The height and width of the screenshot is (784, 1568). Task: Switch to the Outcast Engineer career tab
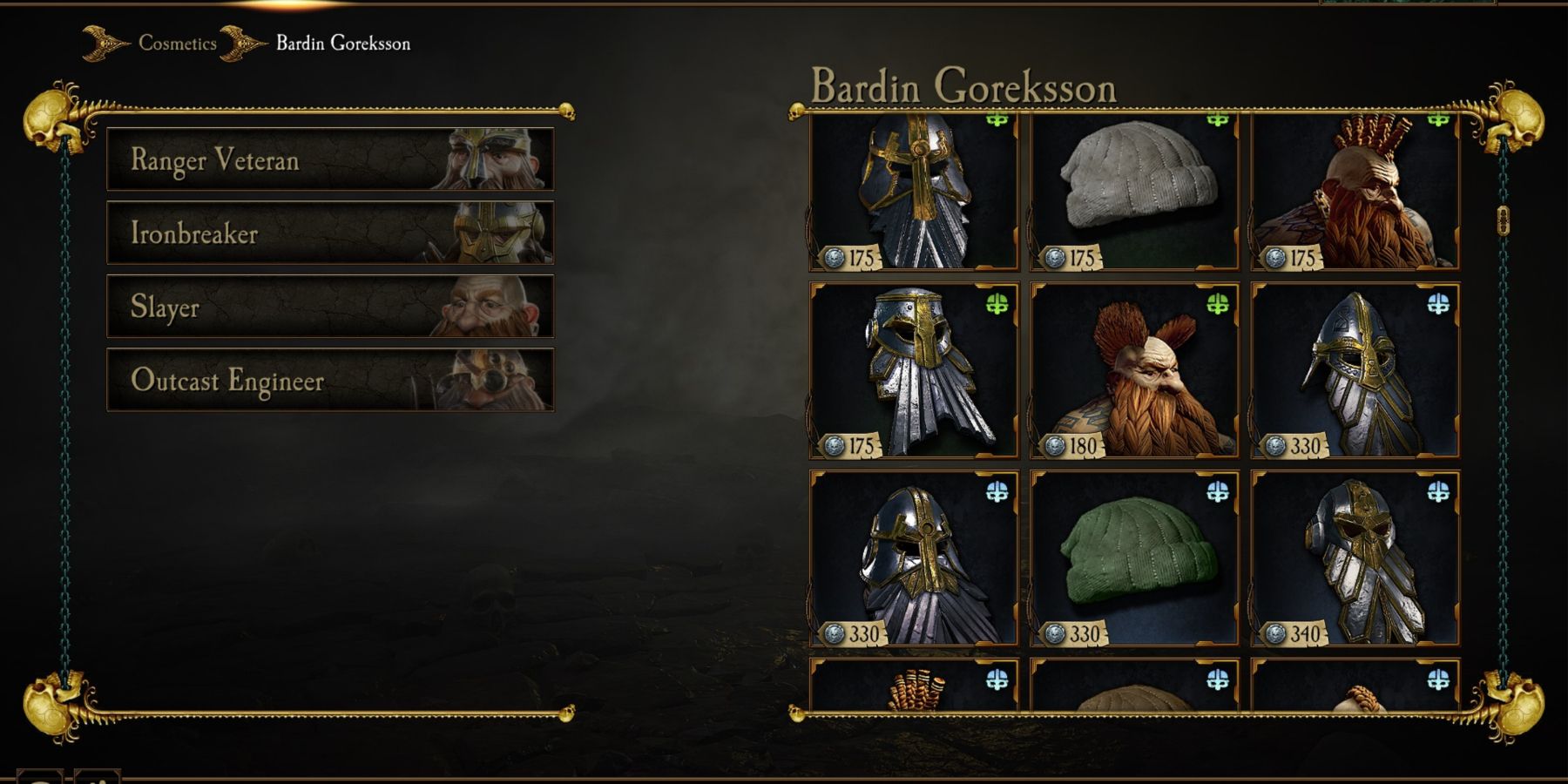331,382
